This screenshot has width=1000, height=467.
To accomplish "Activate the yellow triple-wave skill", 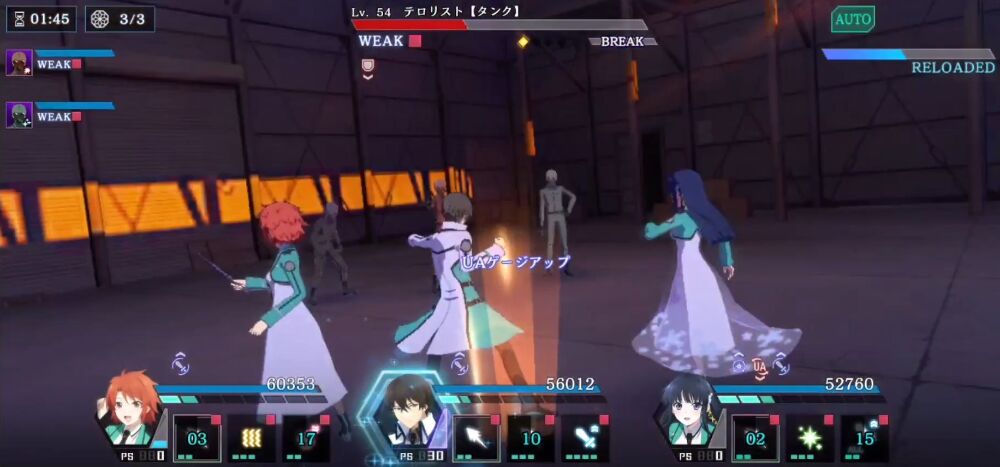I will pos(251,439).
